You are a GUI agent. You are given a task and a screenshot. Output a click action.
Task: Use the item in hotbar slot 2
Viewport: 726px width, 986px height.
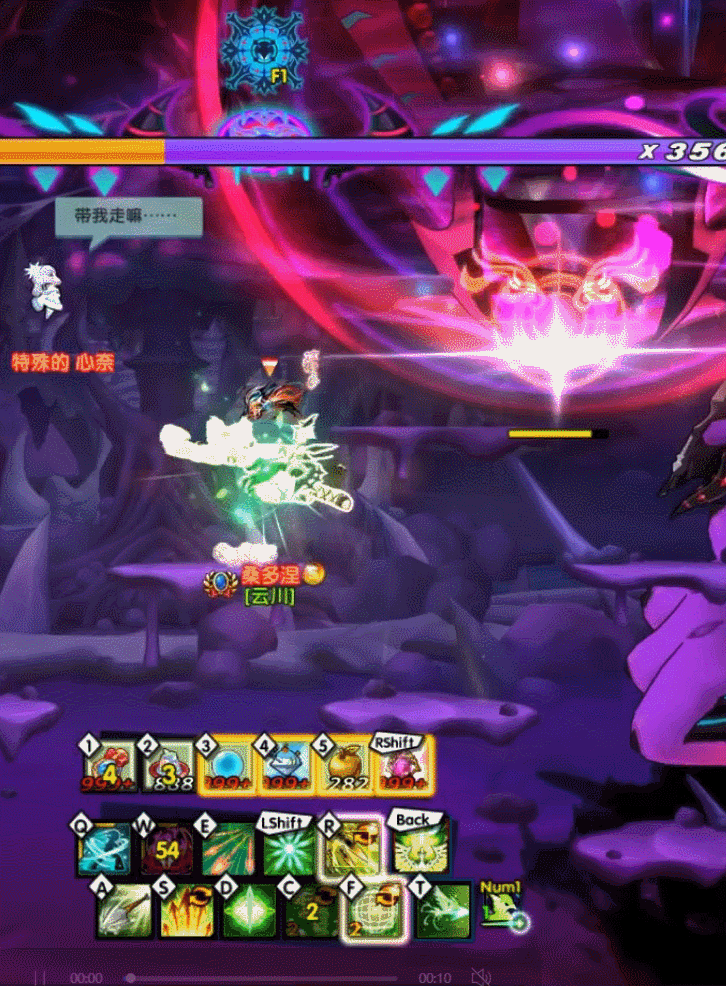coord(167,768)
